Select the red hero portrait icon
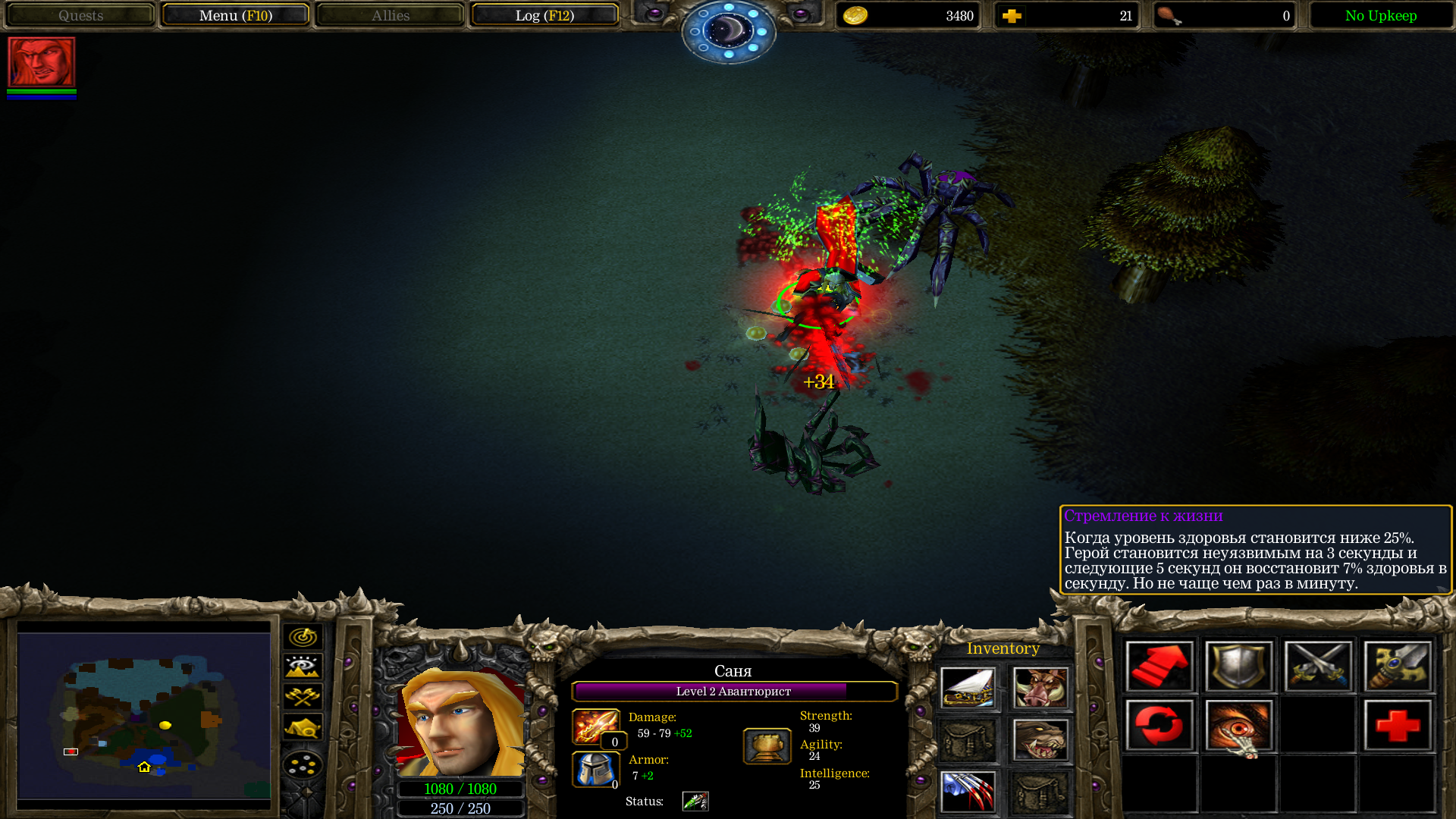This screenshot has width=1456, height=819. click(x=42, y=62)
